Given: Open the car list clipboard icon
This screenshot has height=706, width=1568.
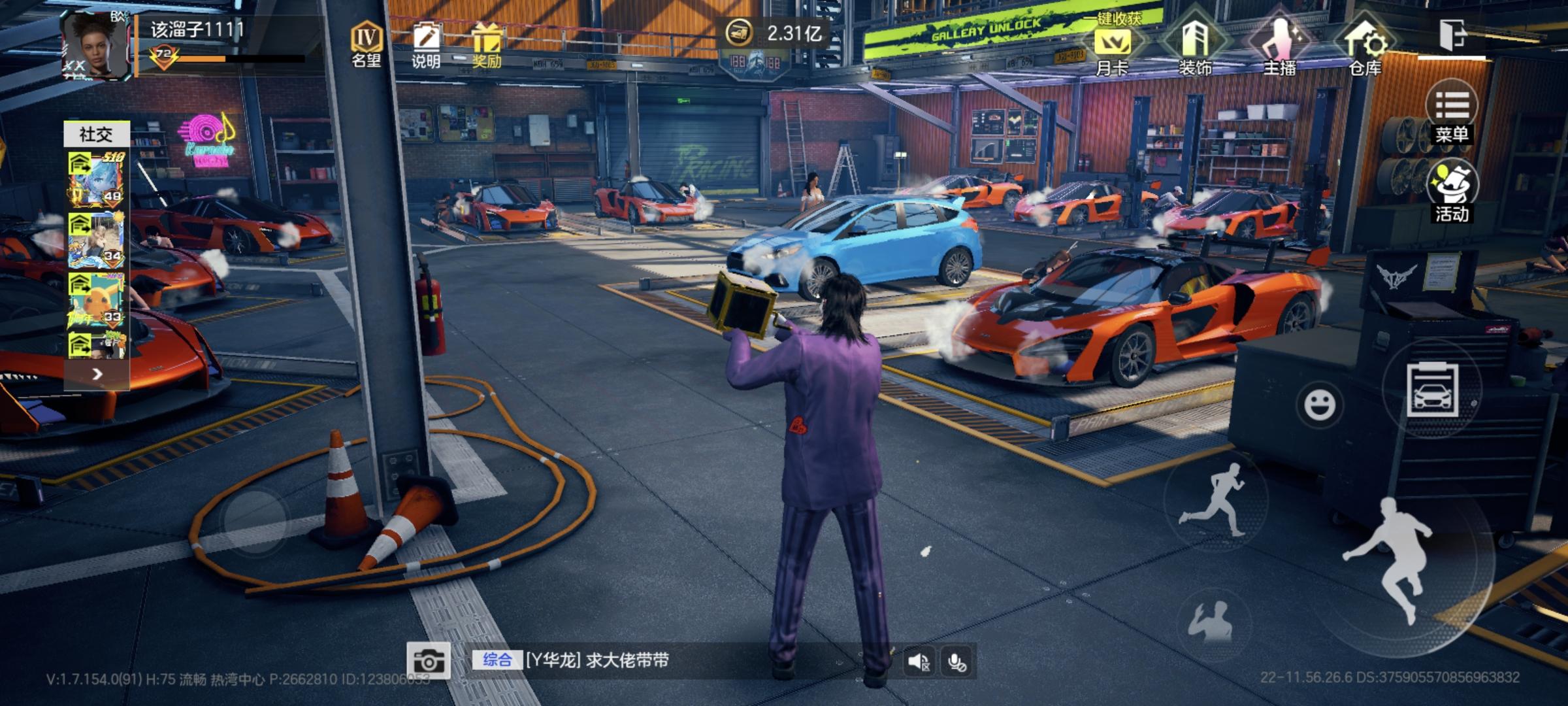Looking at the screenshot, I should pyautogui.click(x=1431, y=390).
